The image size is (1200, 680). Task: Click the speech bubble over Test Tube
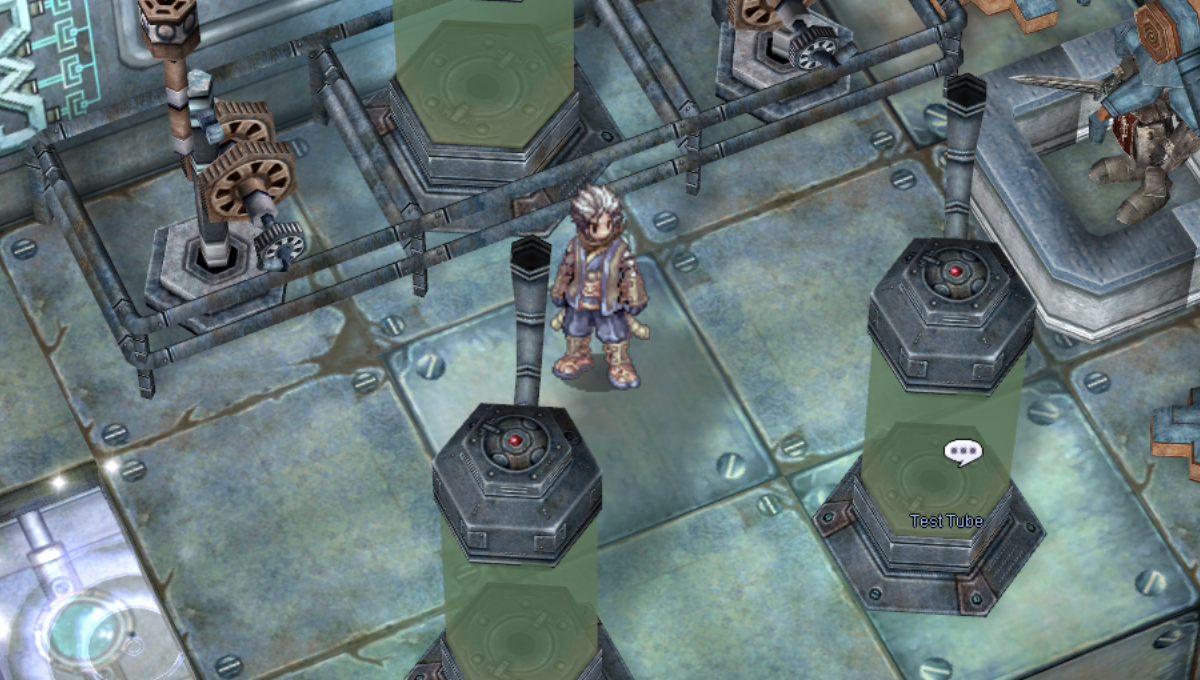(x=962, y=452)
